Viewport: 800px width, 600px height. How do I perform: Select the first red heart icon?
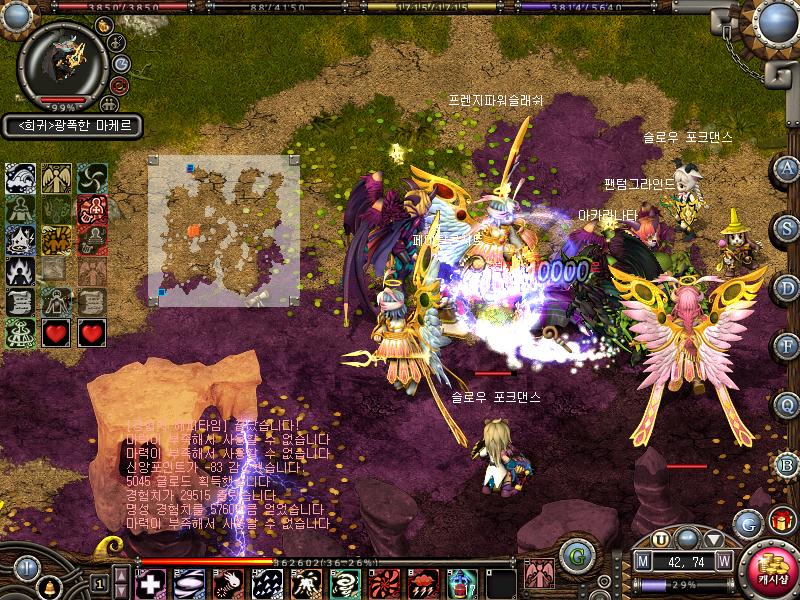[56, 332]
